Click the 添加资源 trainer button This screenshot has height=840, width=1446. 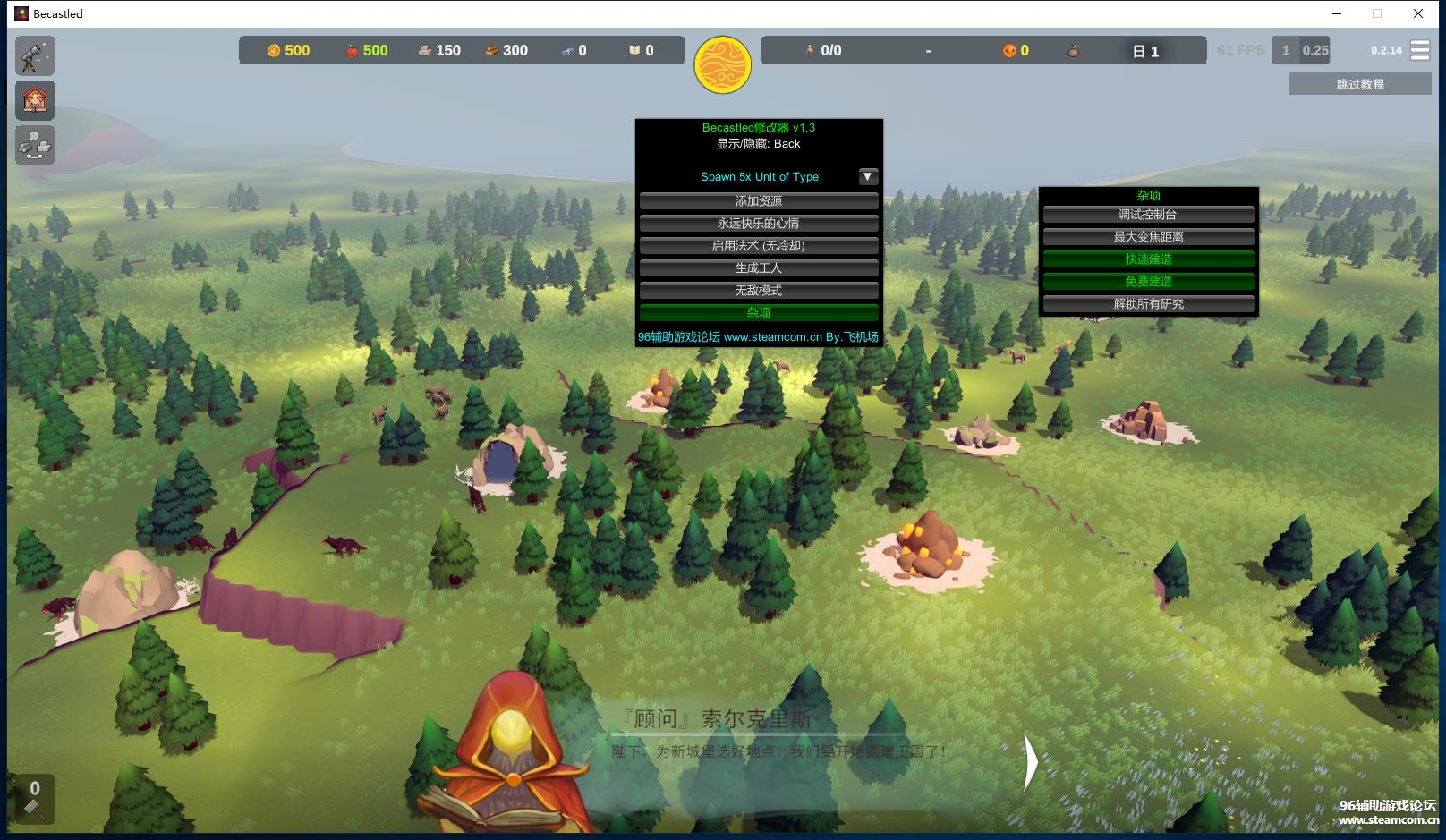(x=758, y=201)
